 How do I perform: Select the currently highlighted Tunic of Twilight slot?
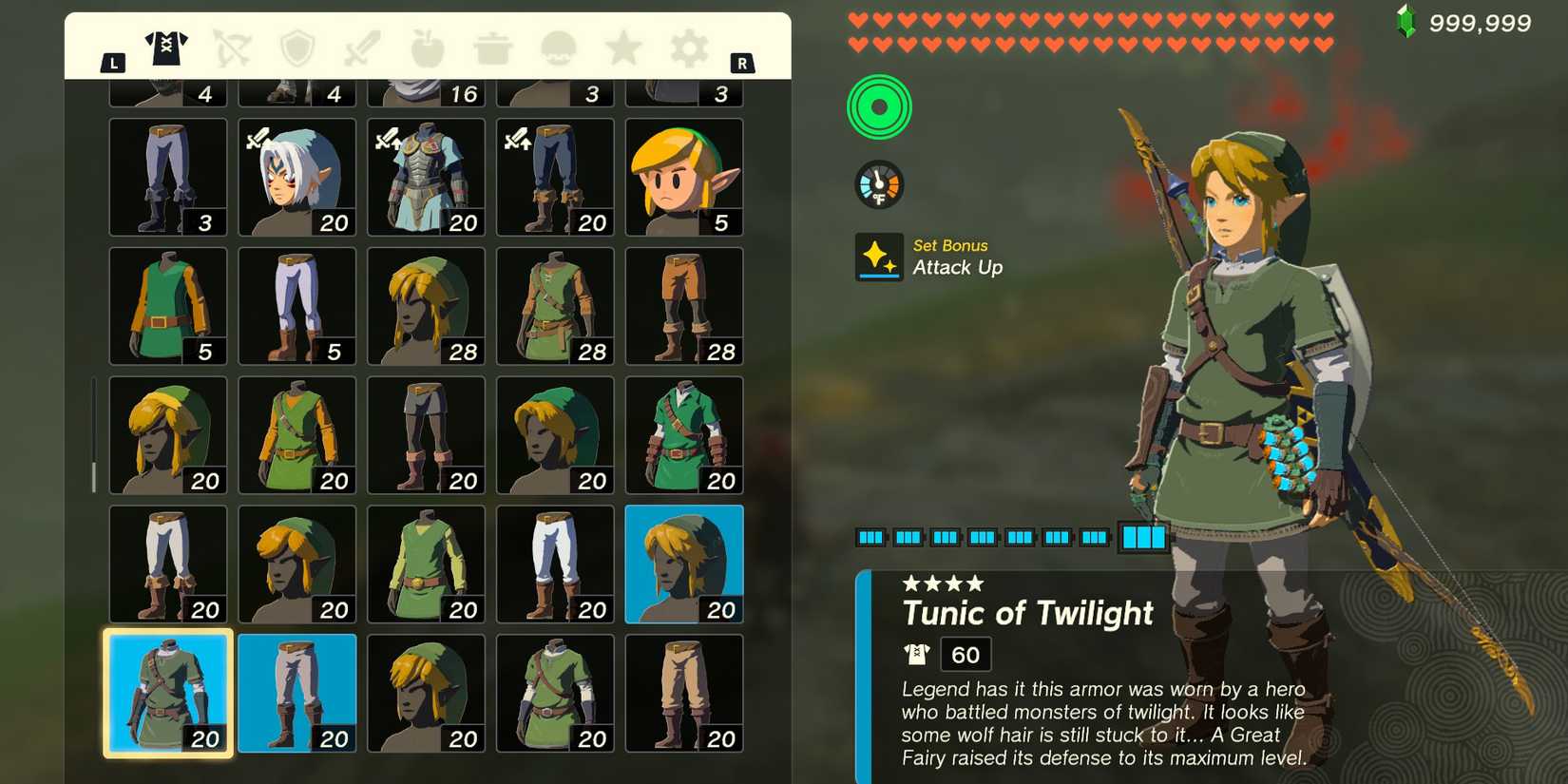click(x=167, y=692)
